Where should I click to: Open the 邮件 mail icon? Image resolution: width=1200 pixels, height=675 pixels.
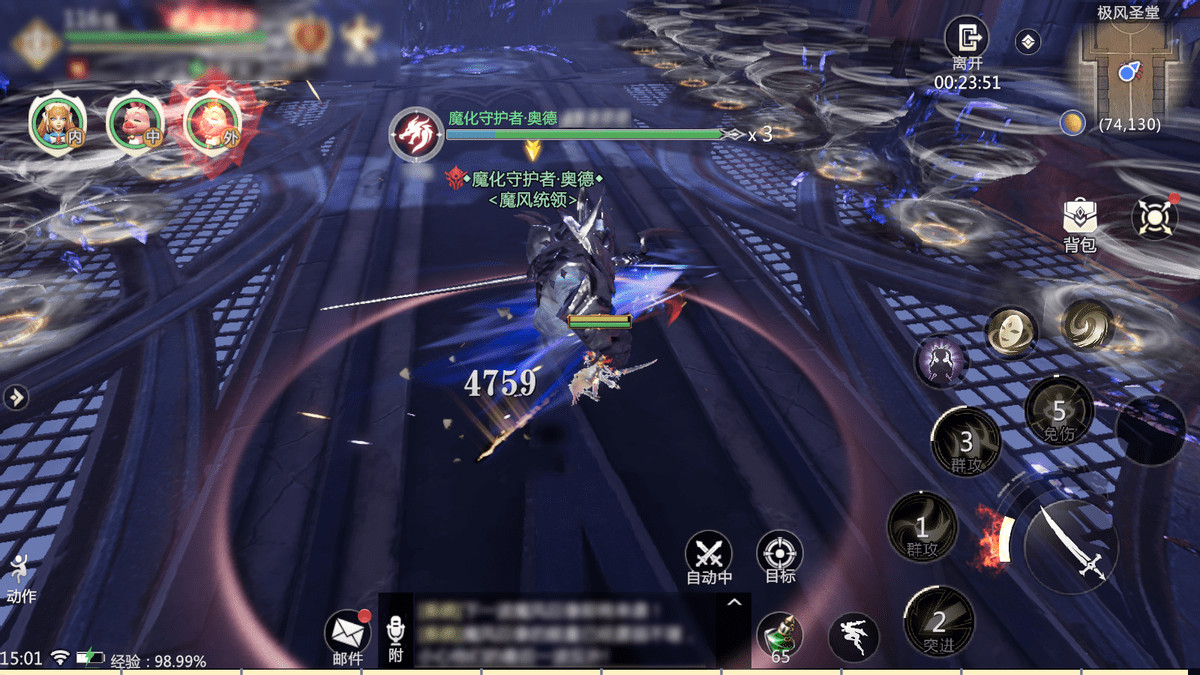coord(347,633)
